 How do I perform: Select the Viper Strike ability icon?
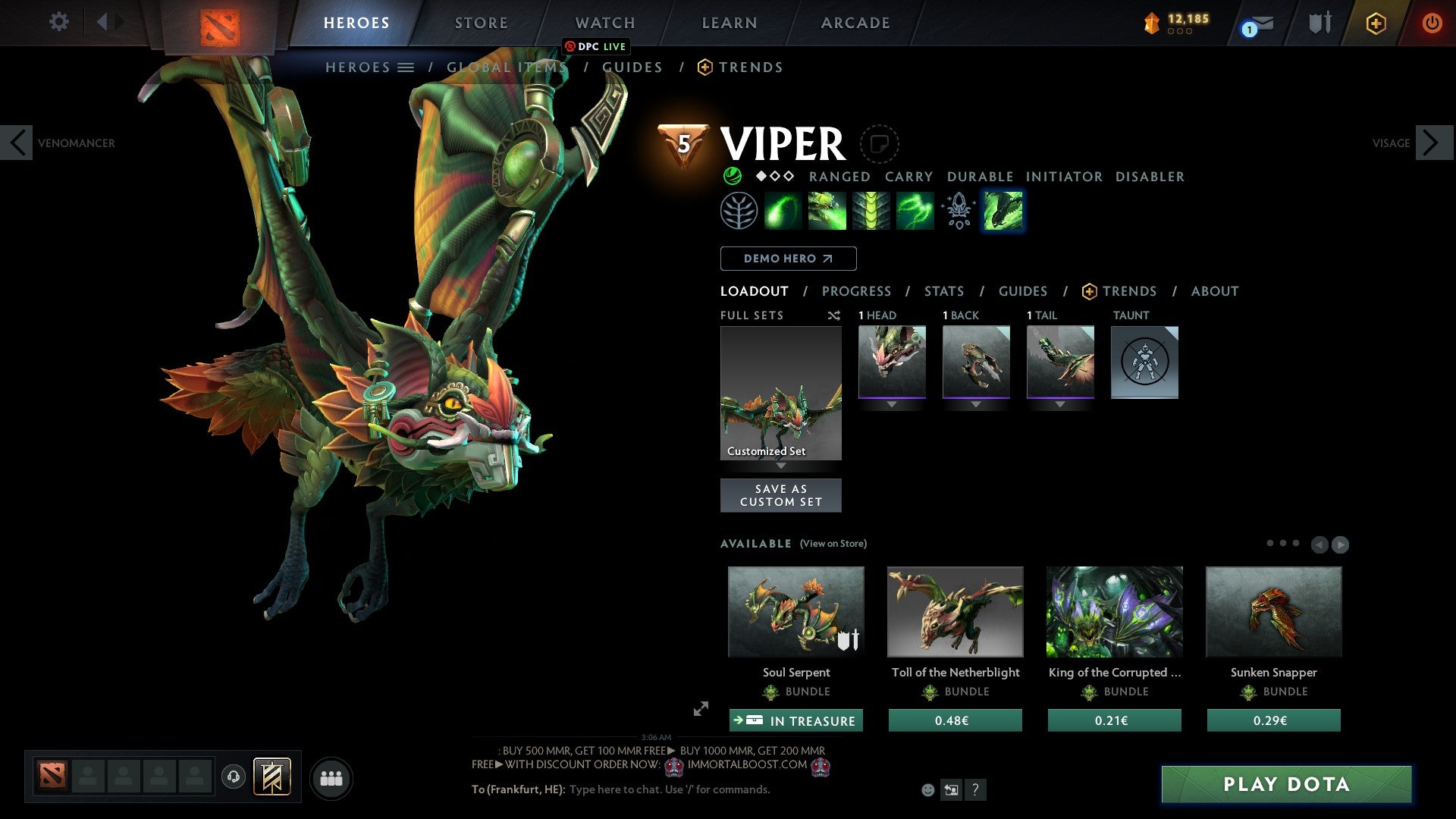1002,210
